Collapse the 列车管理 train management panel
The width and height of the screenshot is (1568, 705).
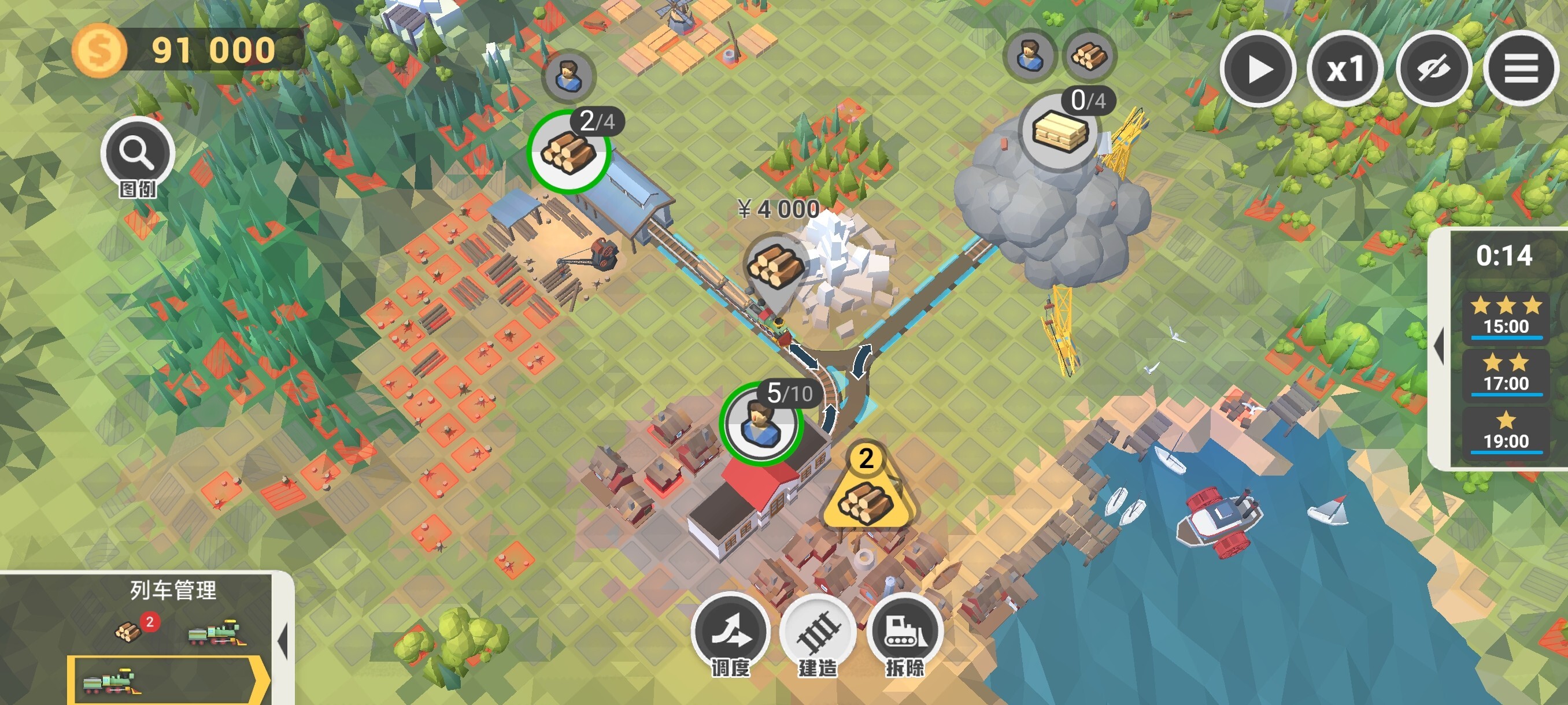pyautogui.click(x=282, y=640)
